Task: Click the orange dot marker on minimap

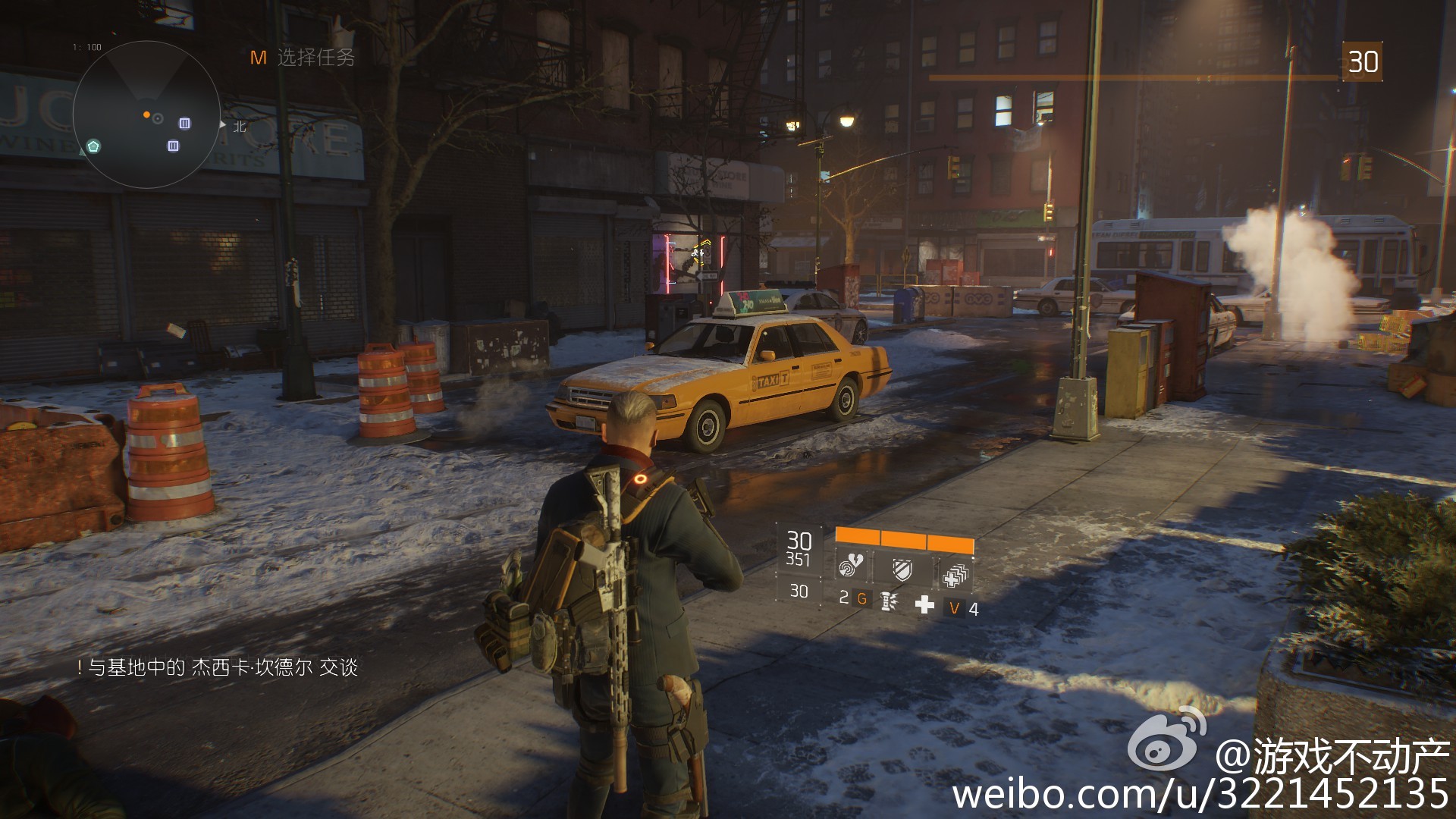Action: 146,115
